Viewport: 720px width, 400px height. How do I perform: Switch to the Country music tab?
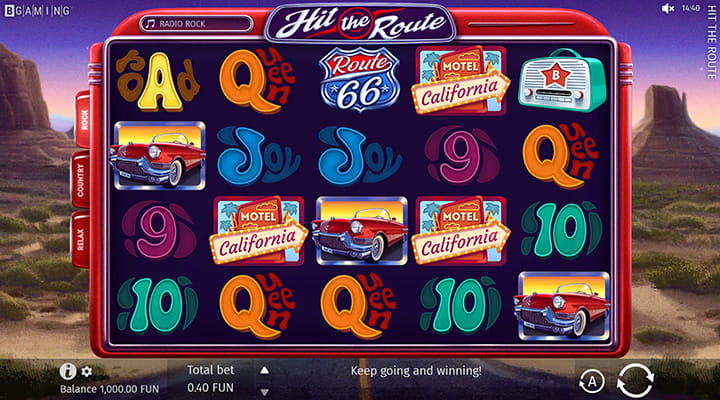(81, 181)
